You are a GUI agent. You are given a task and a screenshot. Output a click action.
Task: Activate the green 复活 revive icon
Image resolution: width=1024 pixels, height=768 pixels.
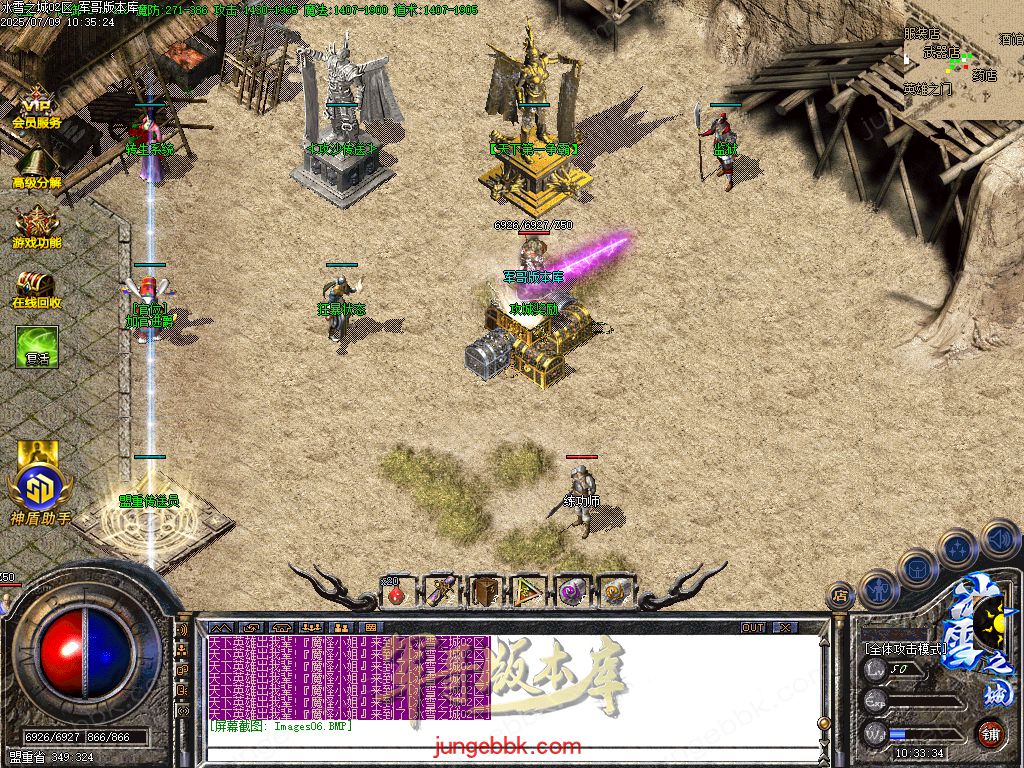click(37, 346)
